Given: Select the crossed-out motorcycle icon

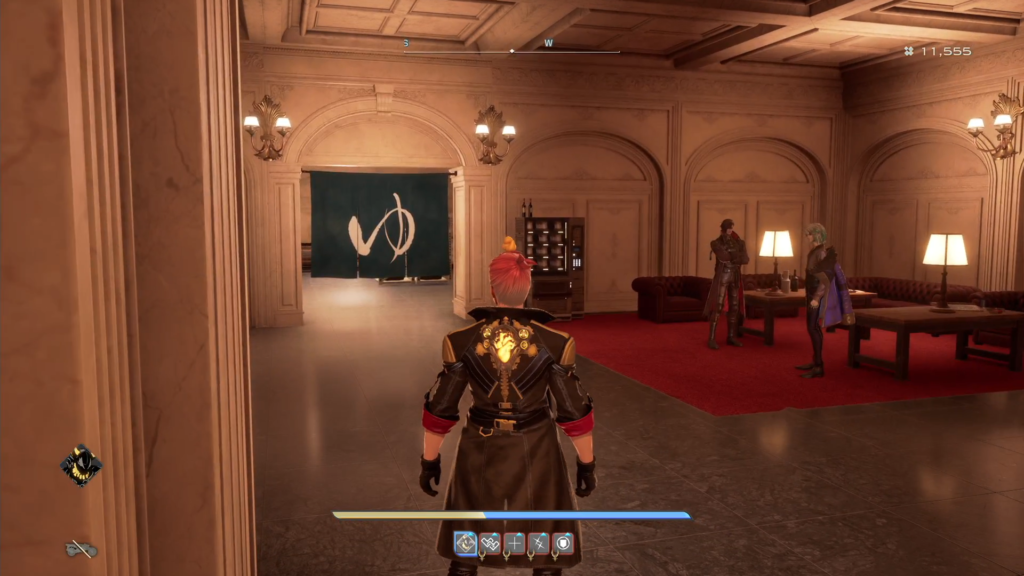Looking at the screenshot, I should click(80, 548).
